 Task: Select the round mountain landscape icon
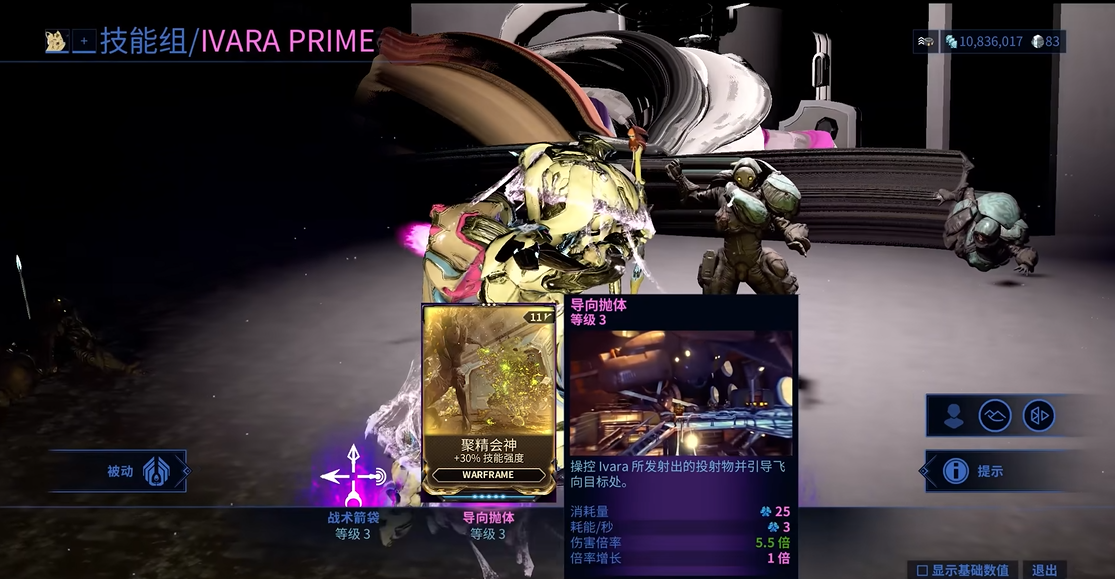[x=995, y=416]
